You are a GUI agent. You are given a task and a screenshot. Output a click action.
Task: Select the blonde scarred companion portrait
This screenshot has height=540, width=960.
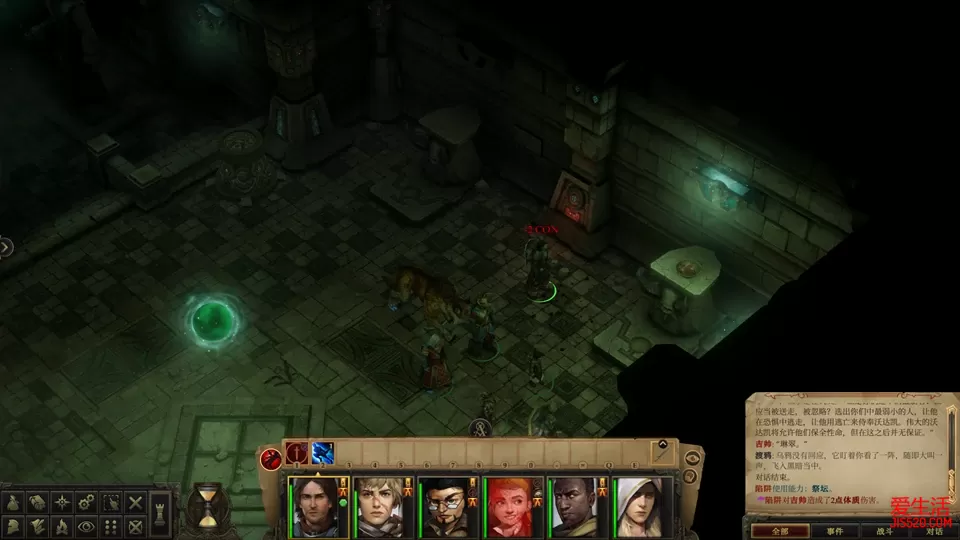pos(378,506)
